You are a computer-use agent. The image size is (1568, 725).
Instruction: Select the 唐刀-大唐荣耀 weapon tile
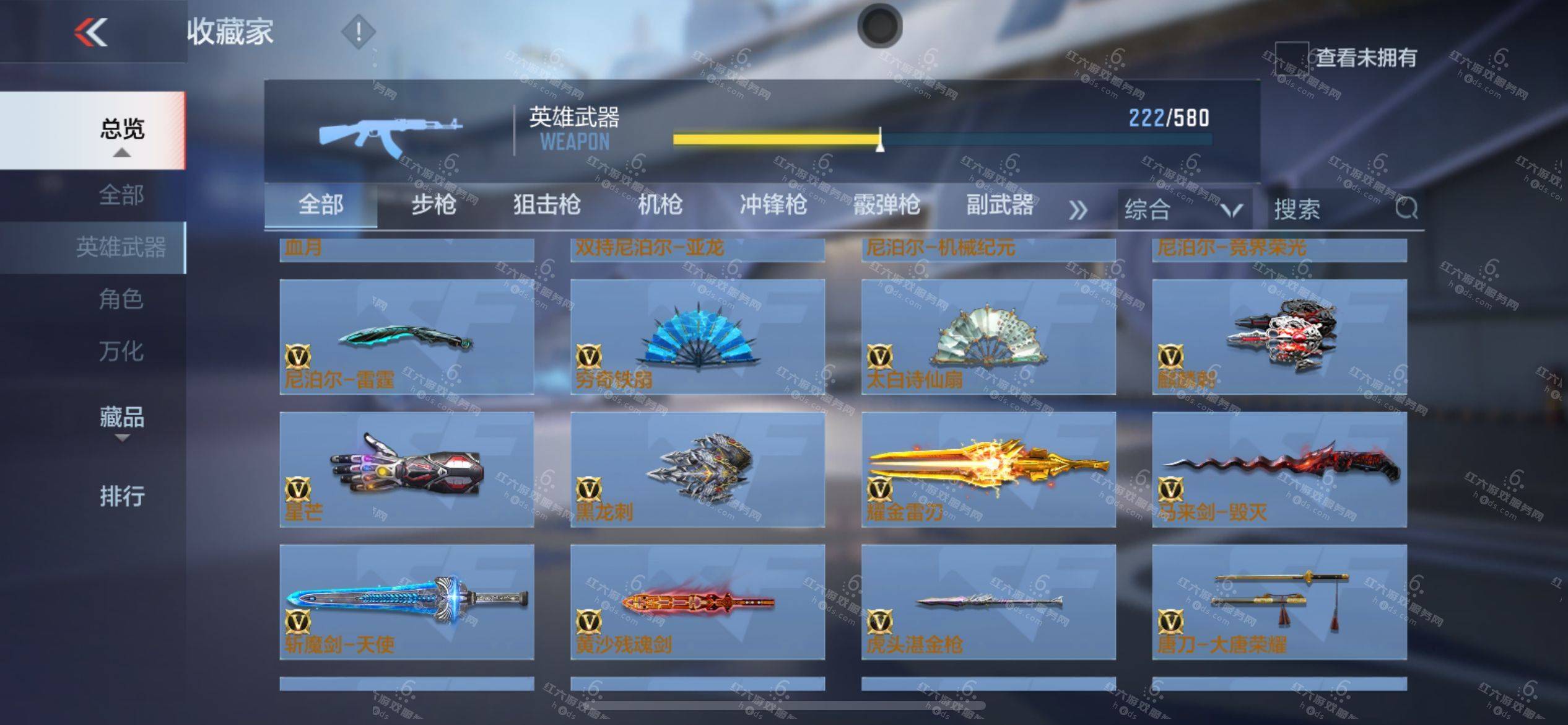point(1279,602)
